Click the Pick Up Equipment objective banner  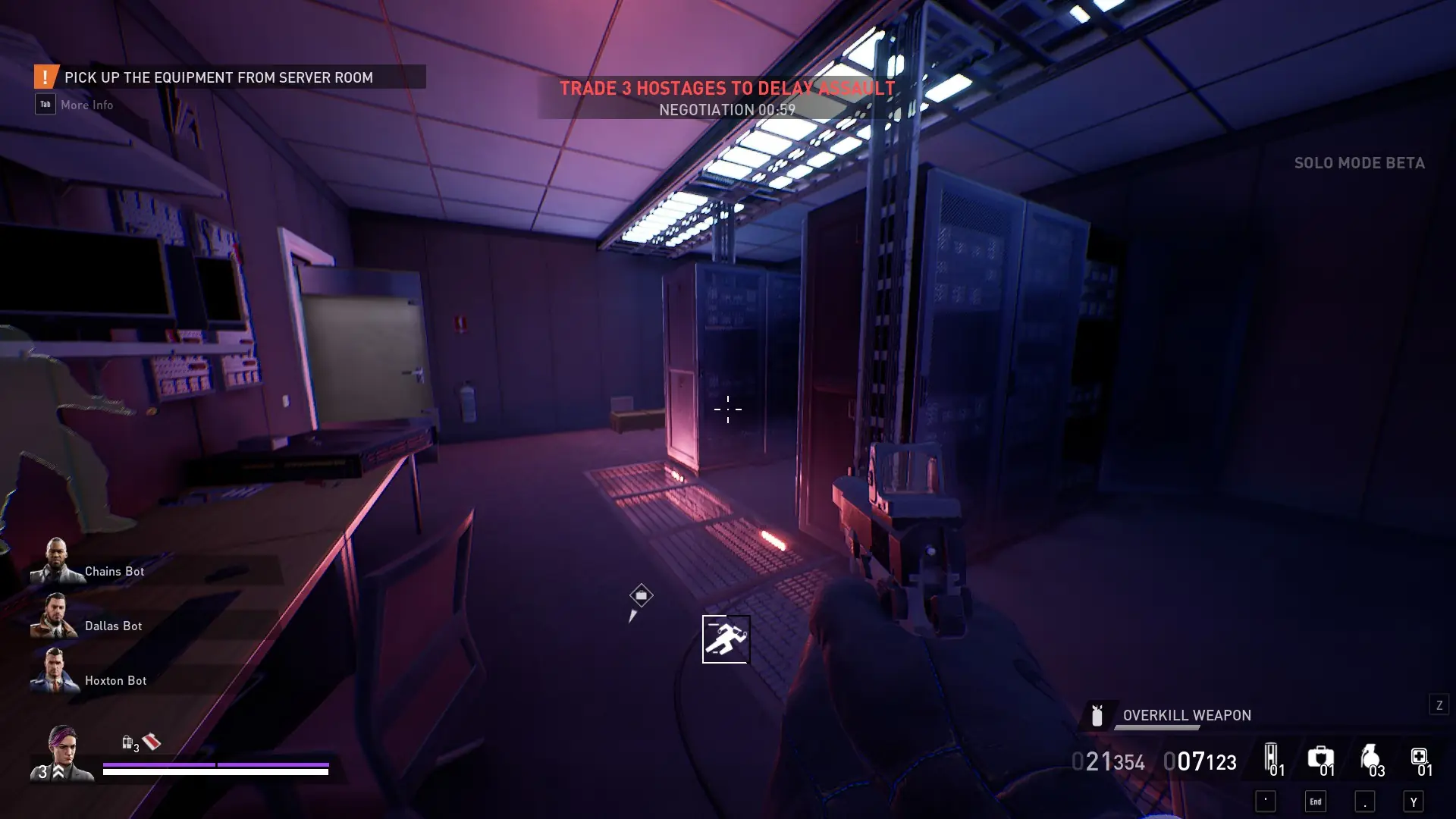pos(218,77)
